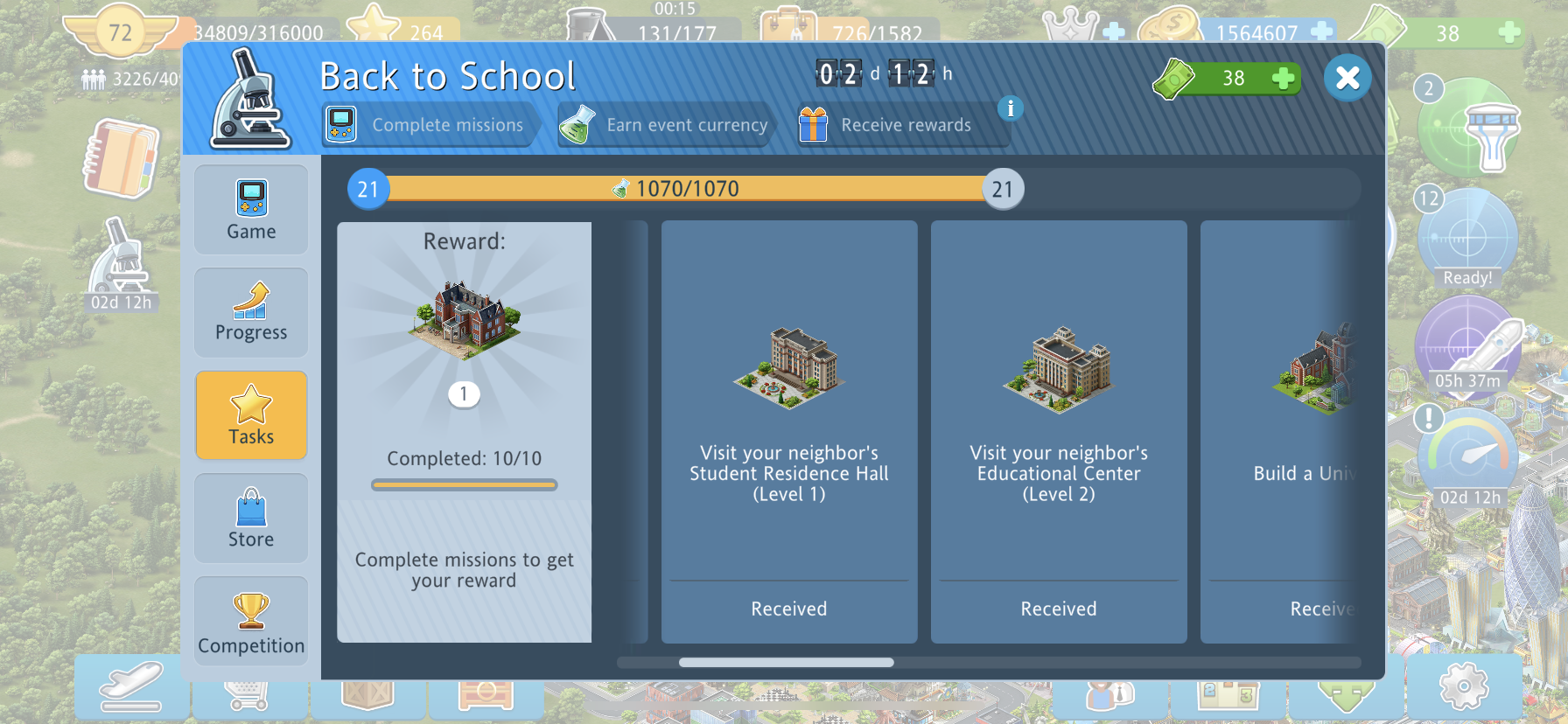Viewport: 1568px width, 724px height.
Task: Add more cash with the green plus
Action: (x=1283, y=79)
